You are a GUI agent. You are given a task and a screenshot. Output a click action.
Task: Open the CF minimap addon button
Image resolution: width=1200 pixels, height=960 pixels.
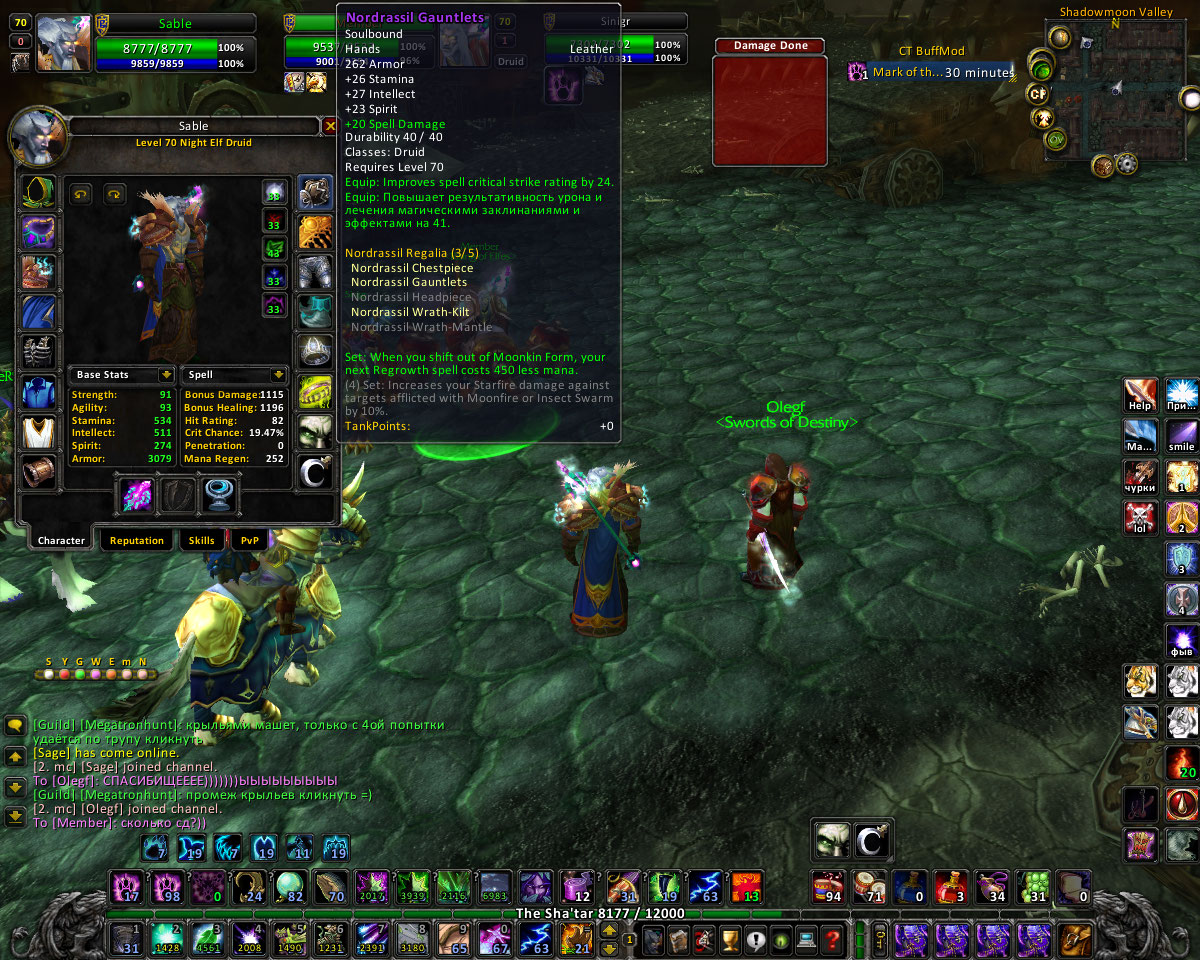pos(1038,95)
